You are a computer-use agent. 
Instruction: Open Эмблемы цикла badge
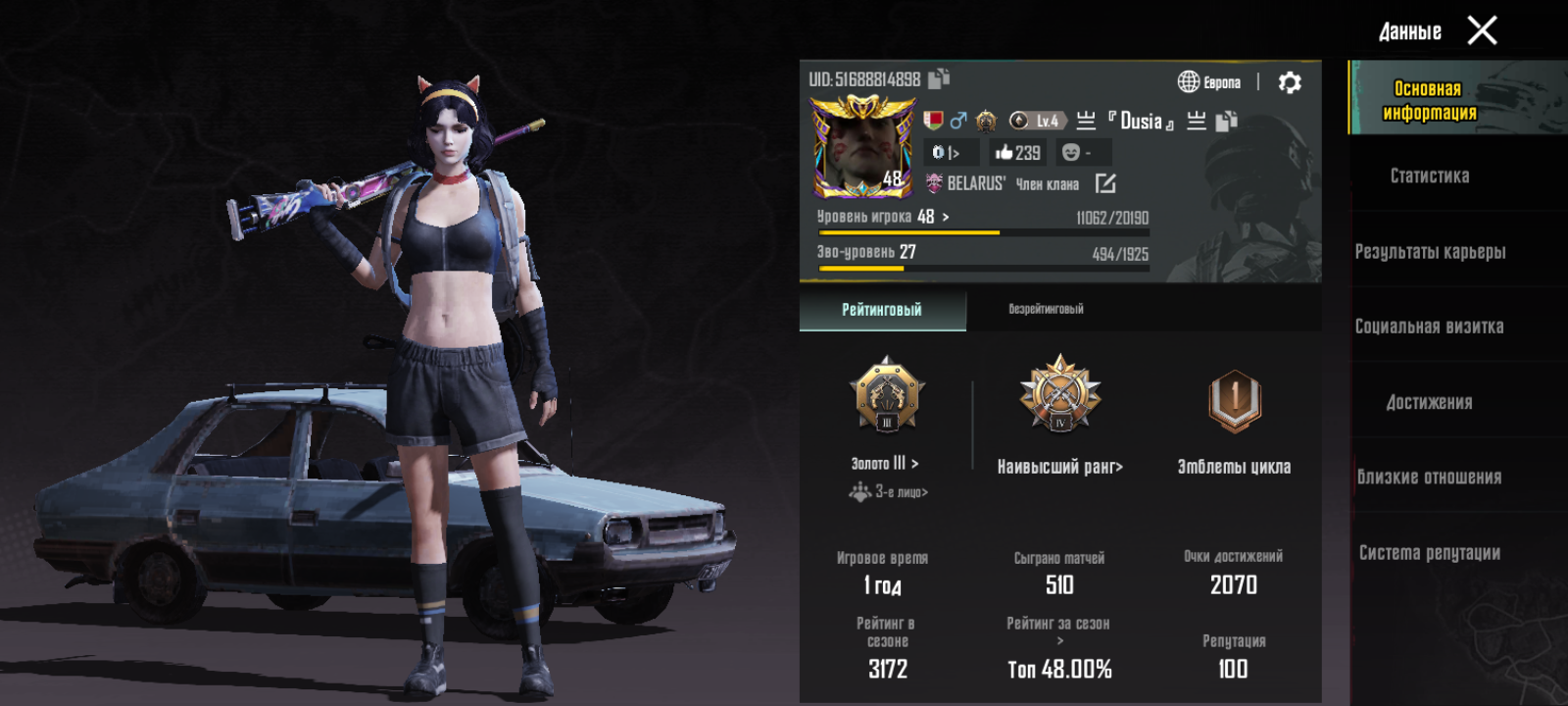pos(1235,467)
